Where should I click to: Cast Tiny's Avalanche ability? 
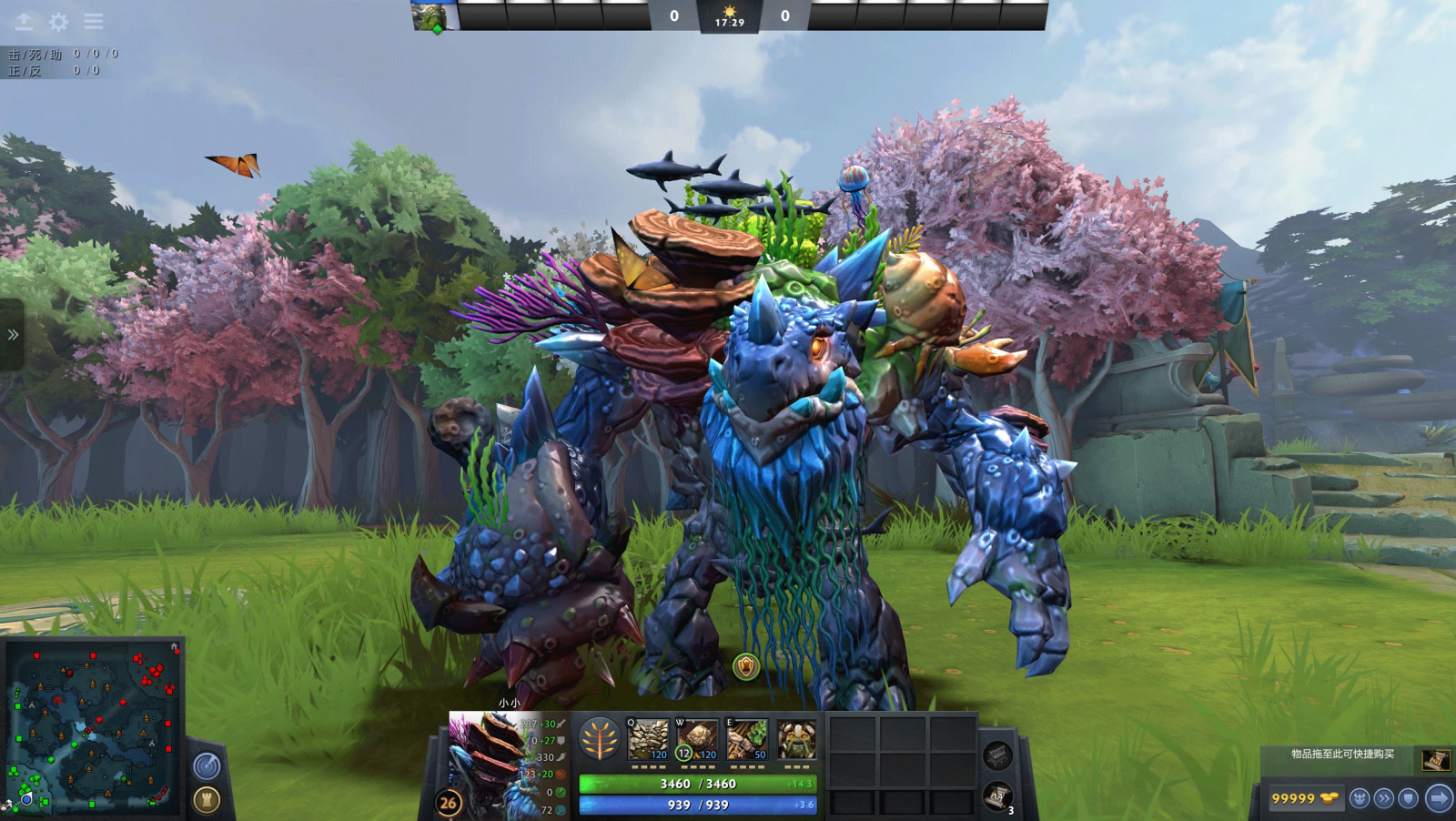point(648,739)
